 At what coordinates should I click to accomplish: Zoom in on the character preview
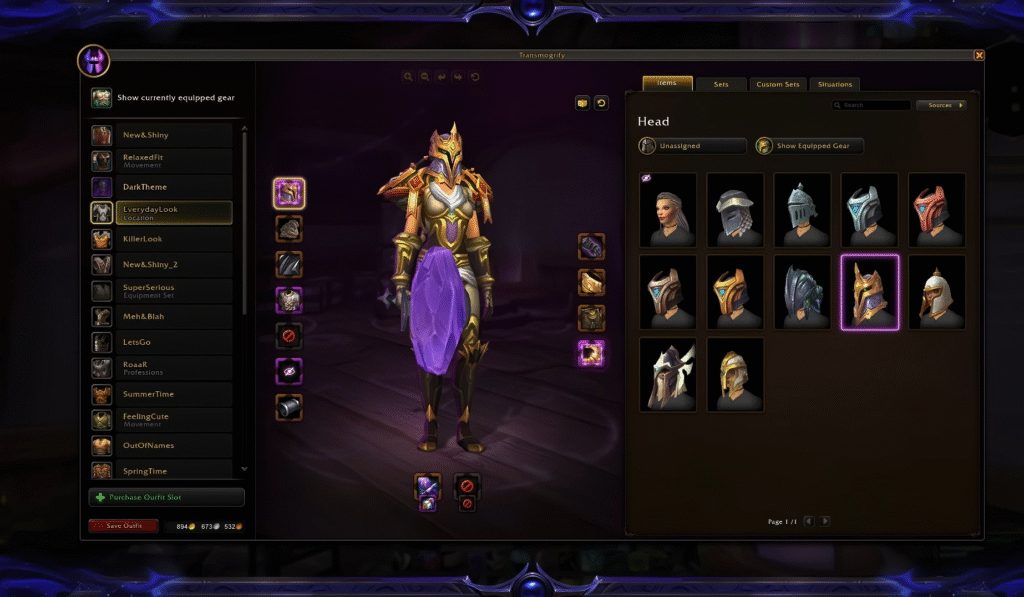408,76
